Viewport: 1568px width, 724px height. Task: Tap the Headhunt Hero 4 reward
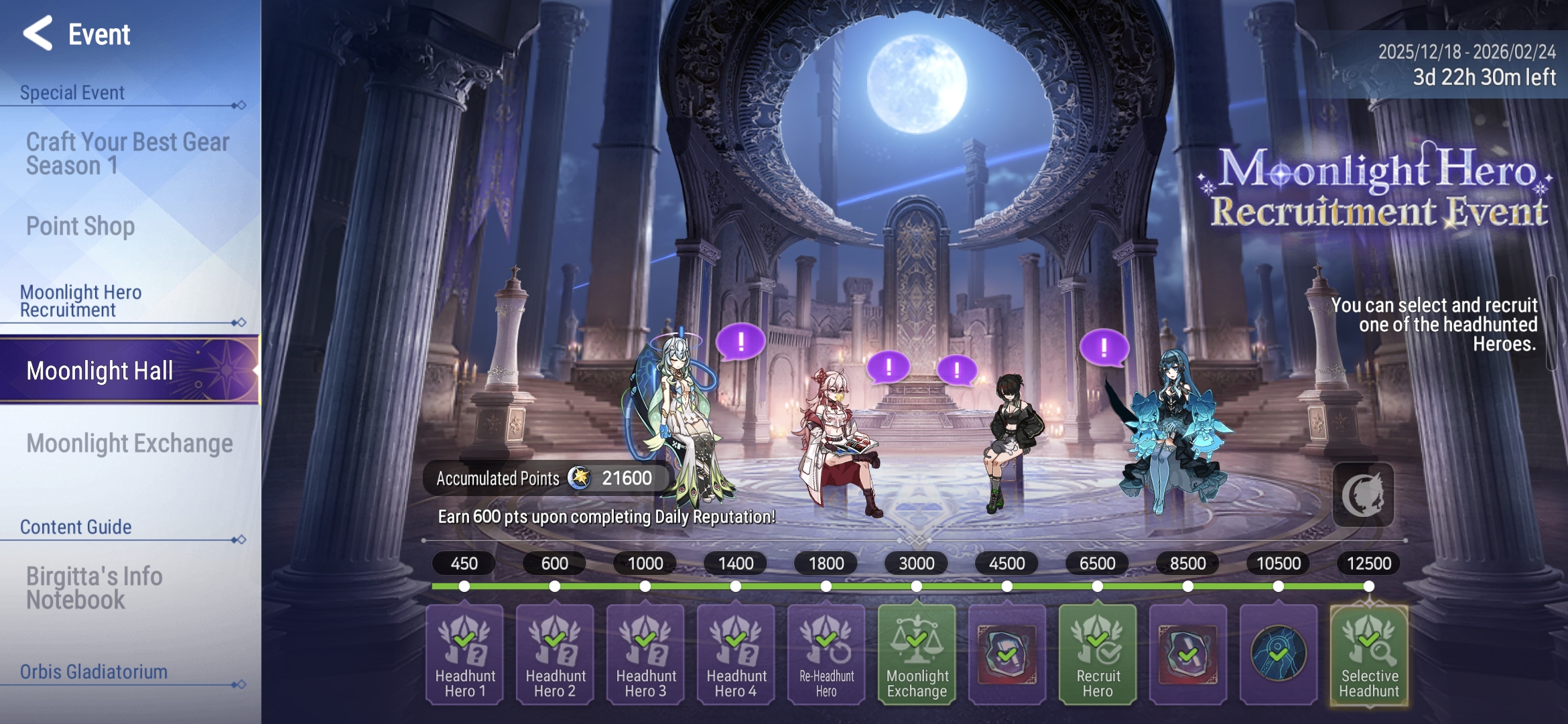click(x=736, y=655)
